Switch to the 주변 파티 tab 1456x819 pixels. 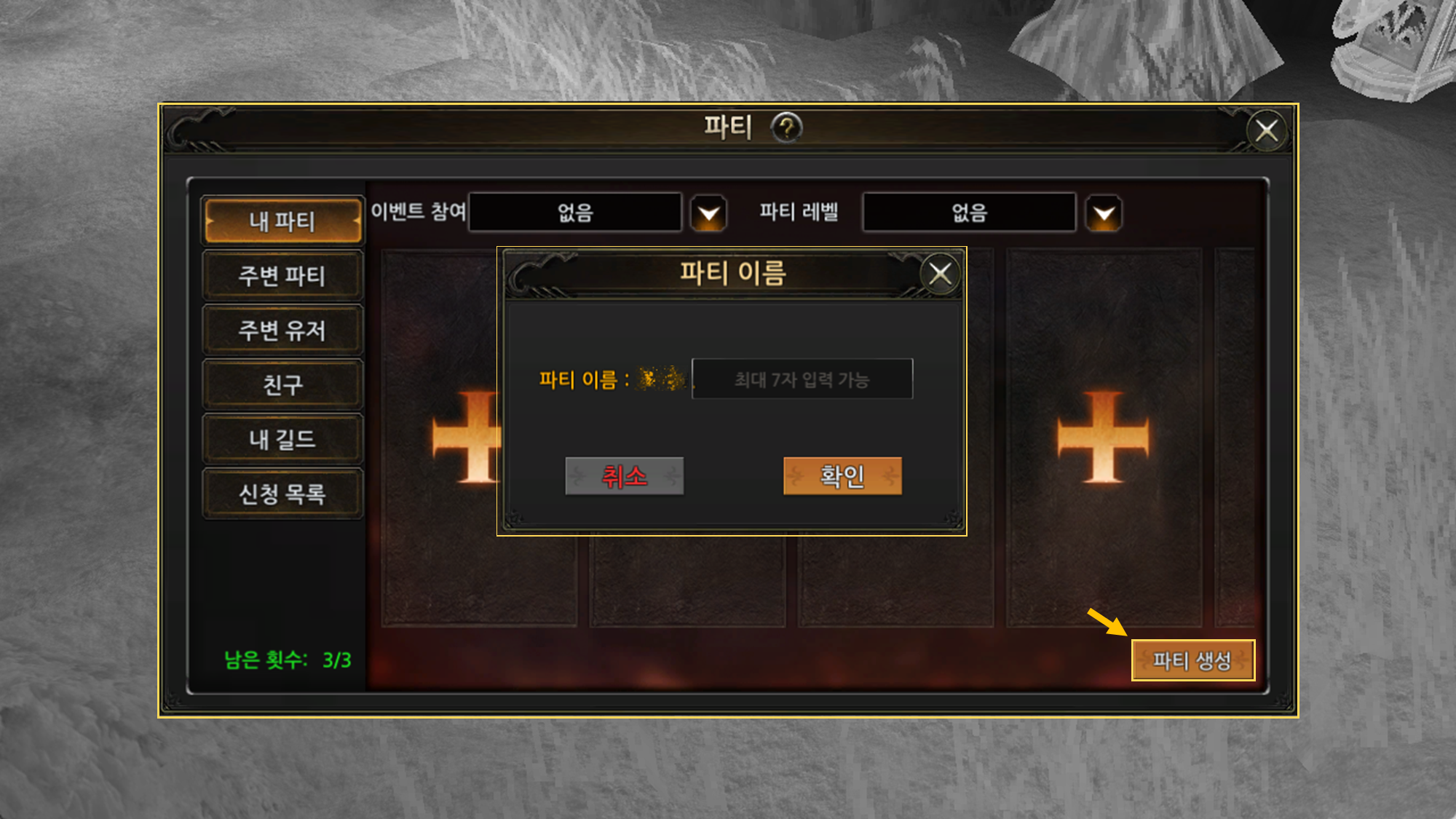click(x=282, y=276)
